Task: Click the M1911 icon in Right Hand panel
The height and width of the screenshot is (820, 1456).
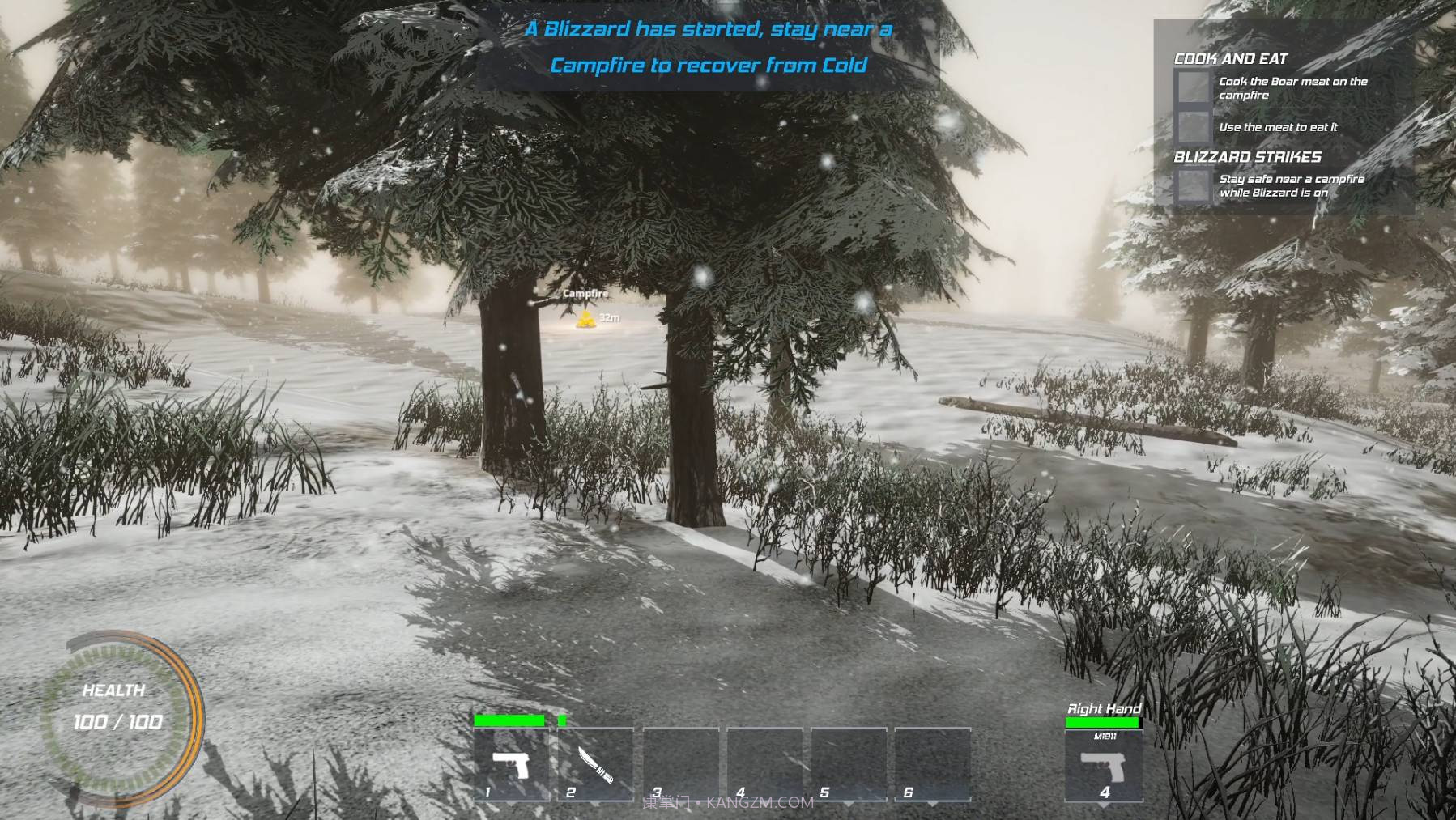Action: (x=1104, y=765)
